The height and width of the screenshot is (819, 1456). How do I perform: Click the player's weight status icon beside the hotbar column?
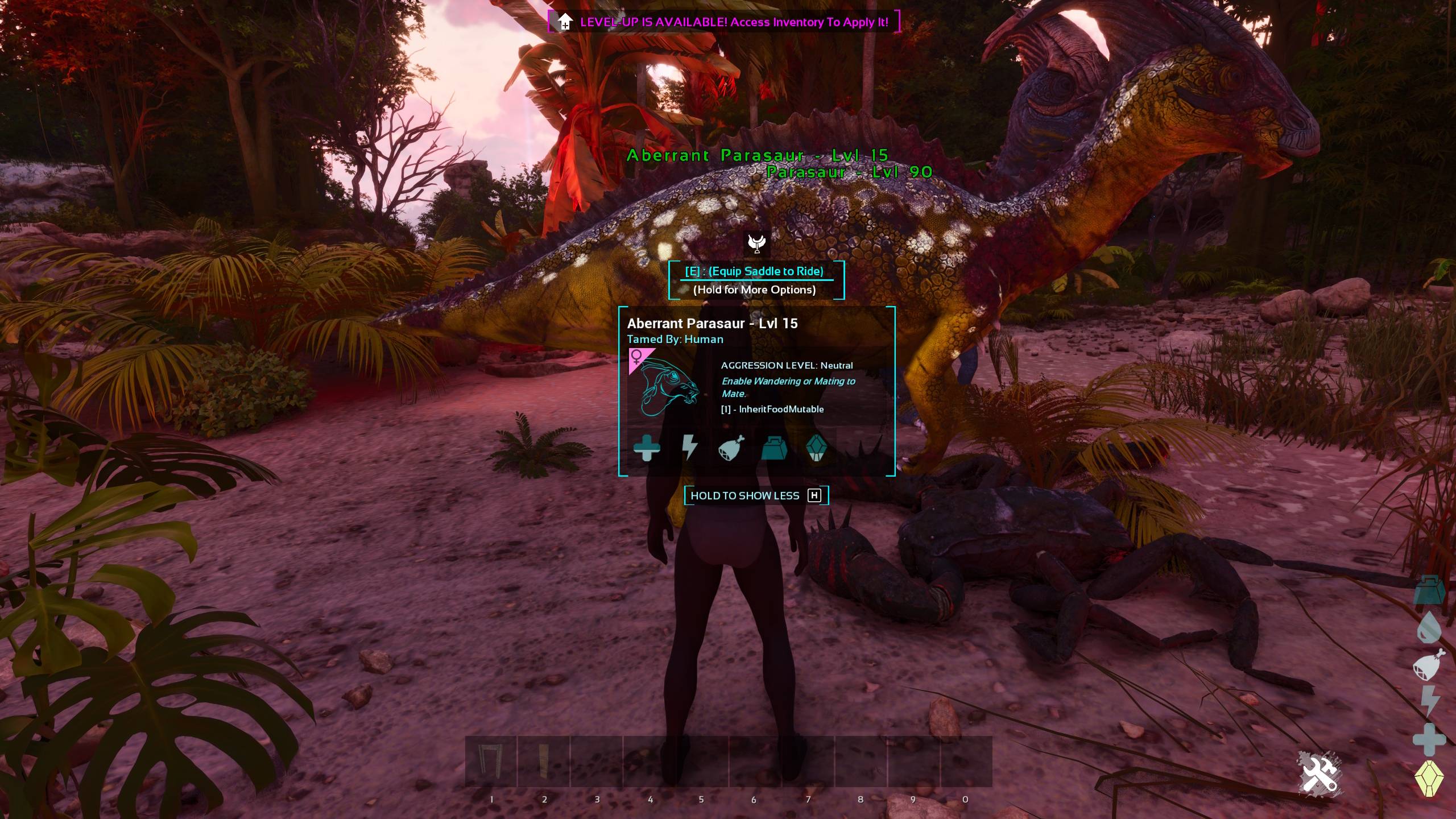1429,590
